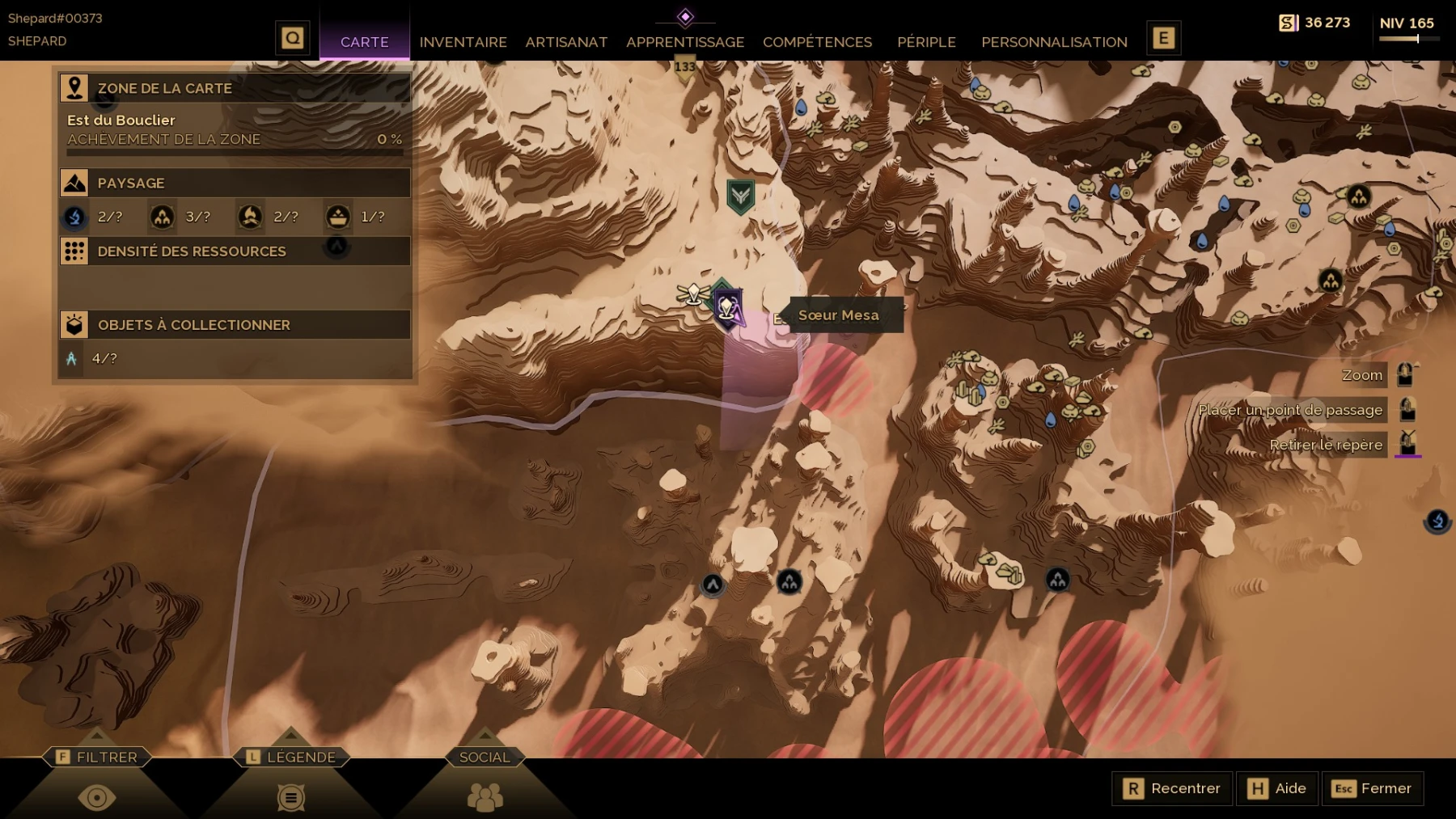This screenshot has width=1456, height=819.
Task: Select the green shield marker on the map
Action: click(x=740, y=196)
